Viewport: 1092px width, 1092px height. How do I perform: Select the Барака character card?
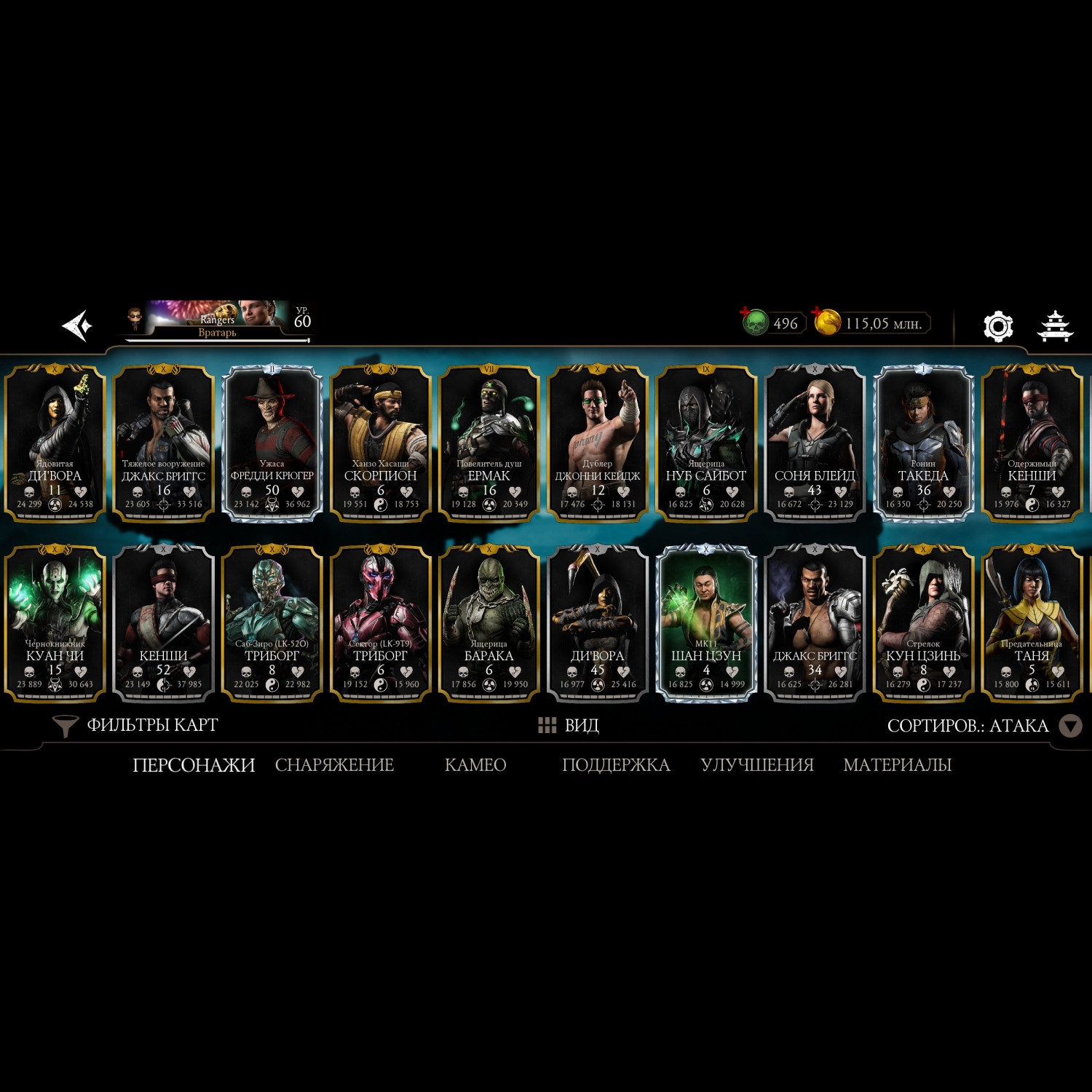[x=489, y=623]
